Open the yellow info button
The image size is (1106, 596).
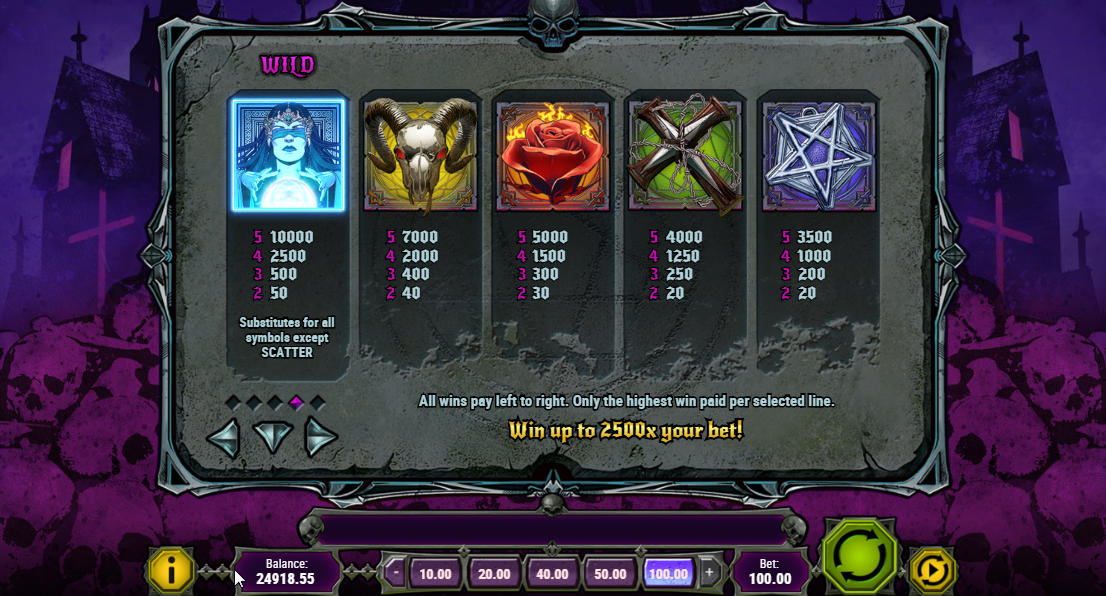coord(171,571)
